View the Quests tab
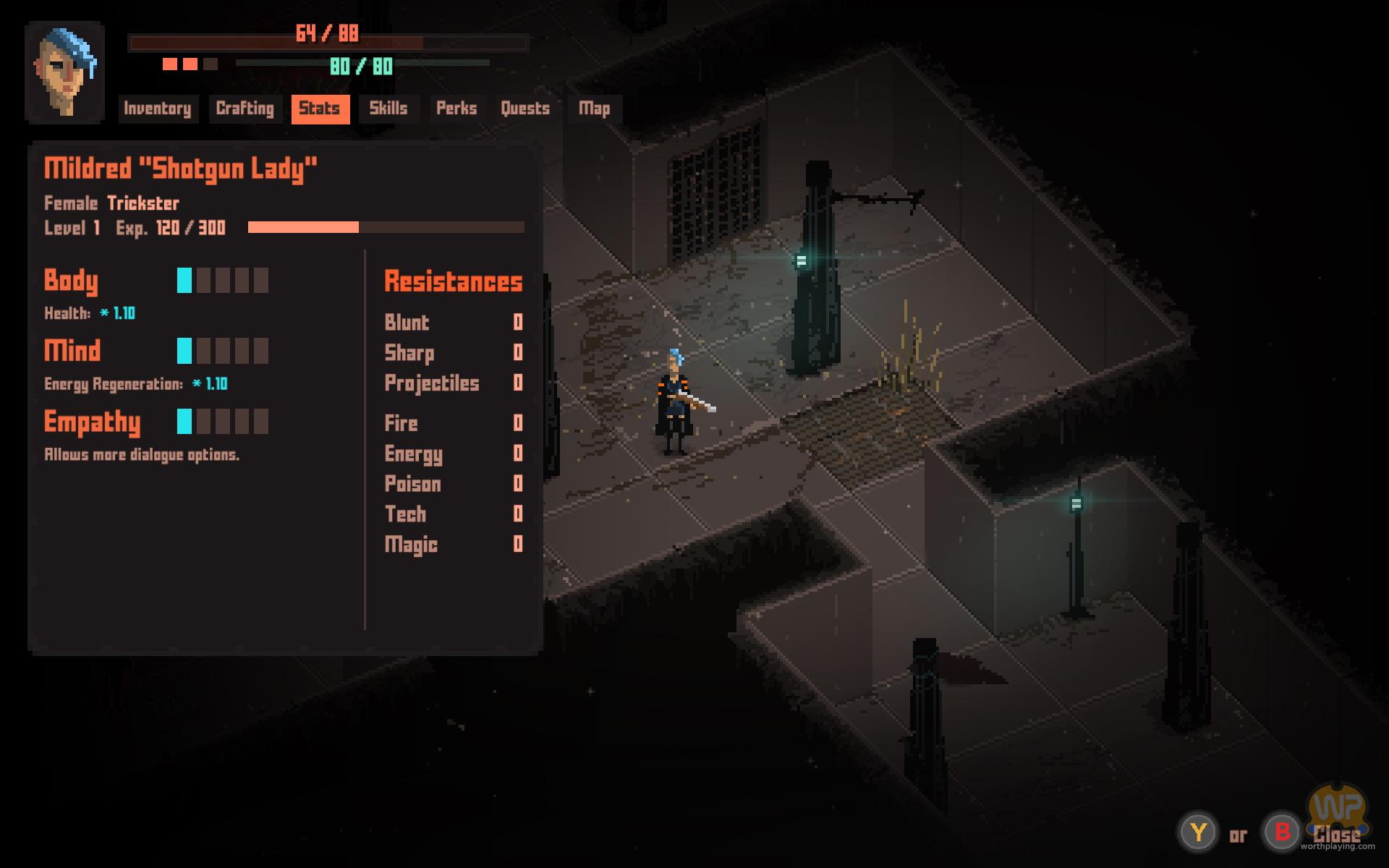This screenshot has width=1389, height=868. [525, 109]
